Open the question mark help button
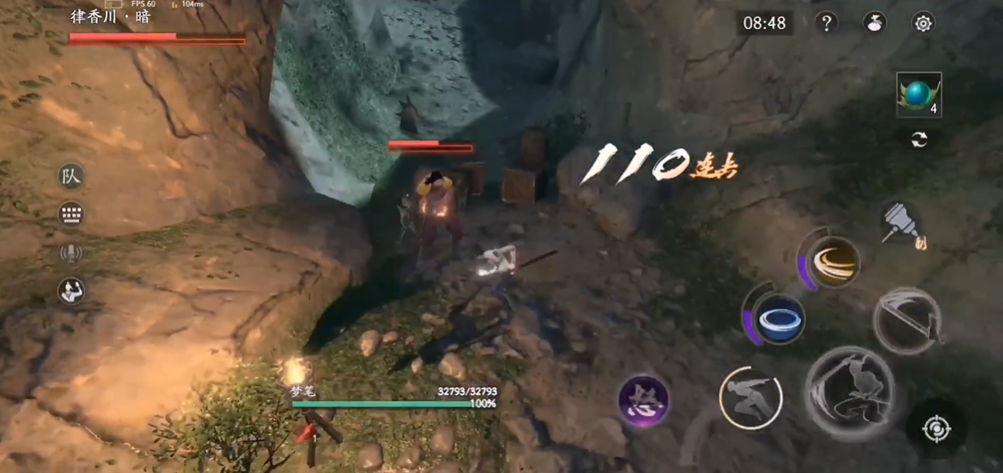 (826, 23)
